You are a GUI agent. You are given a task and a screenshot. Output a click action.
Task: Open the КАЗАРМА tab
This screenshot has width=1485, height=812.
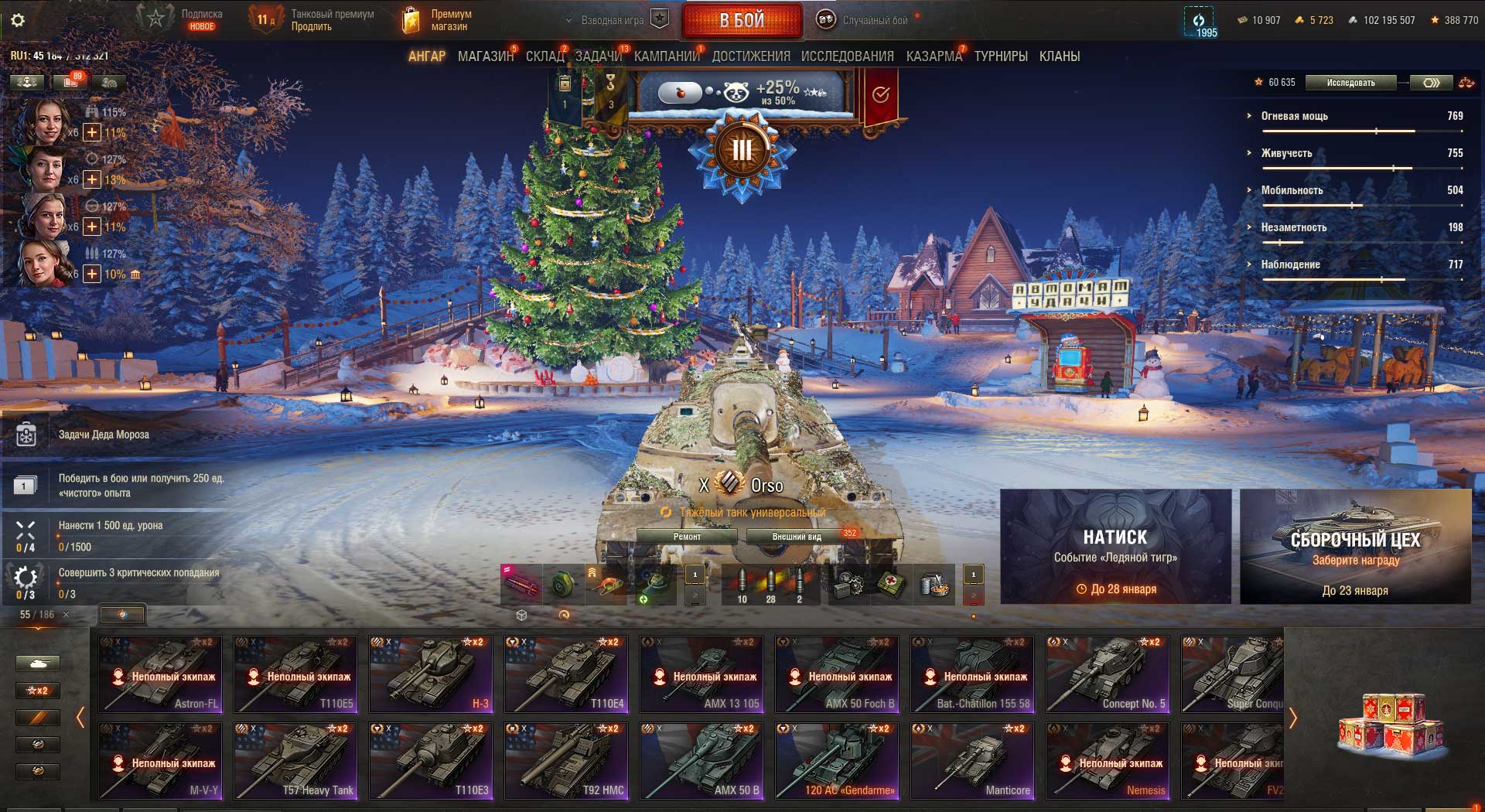(934, 56)
